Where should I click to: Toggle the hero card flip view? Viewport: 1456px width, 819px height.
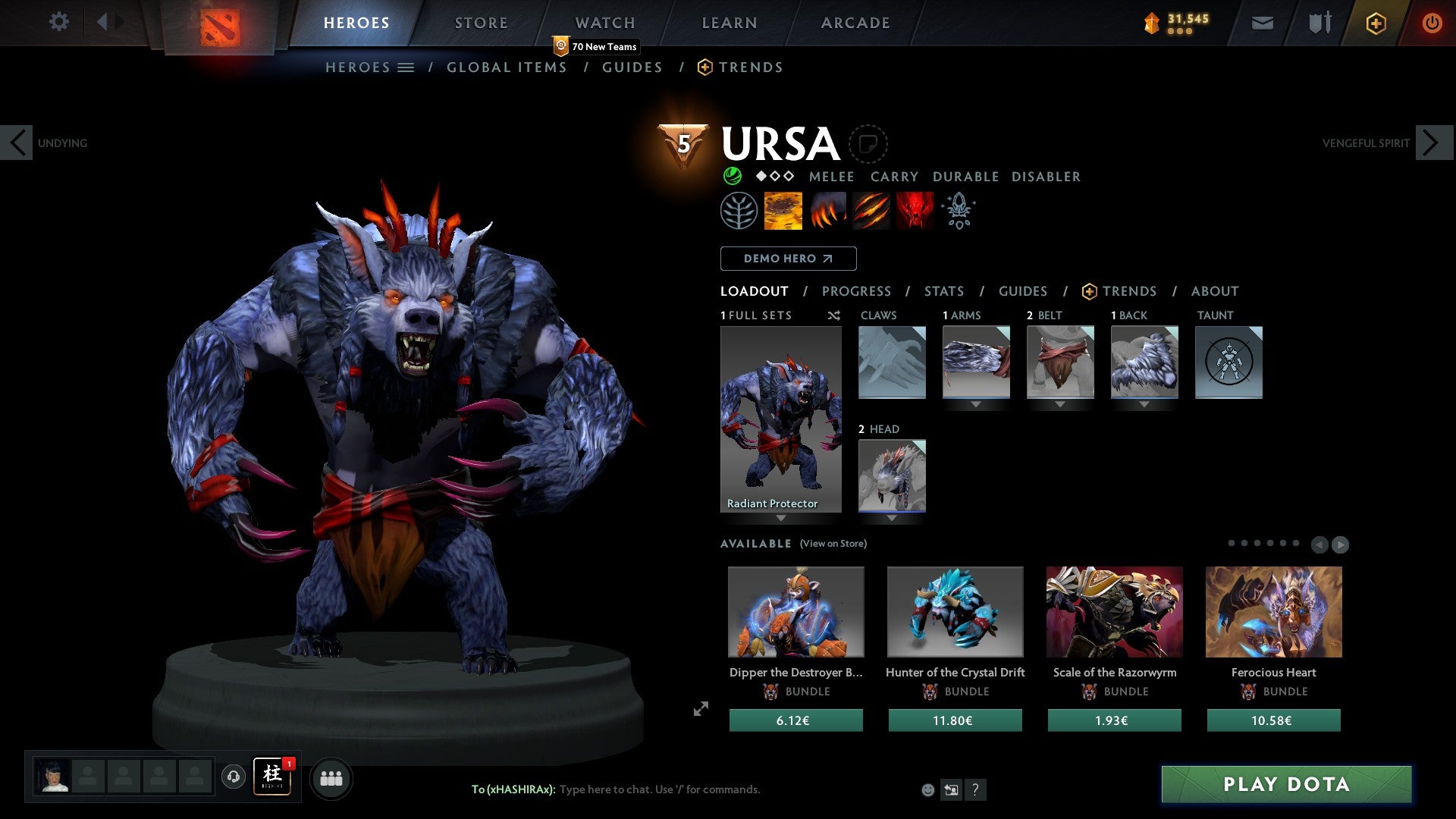(870, 144)
